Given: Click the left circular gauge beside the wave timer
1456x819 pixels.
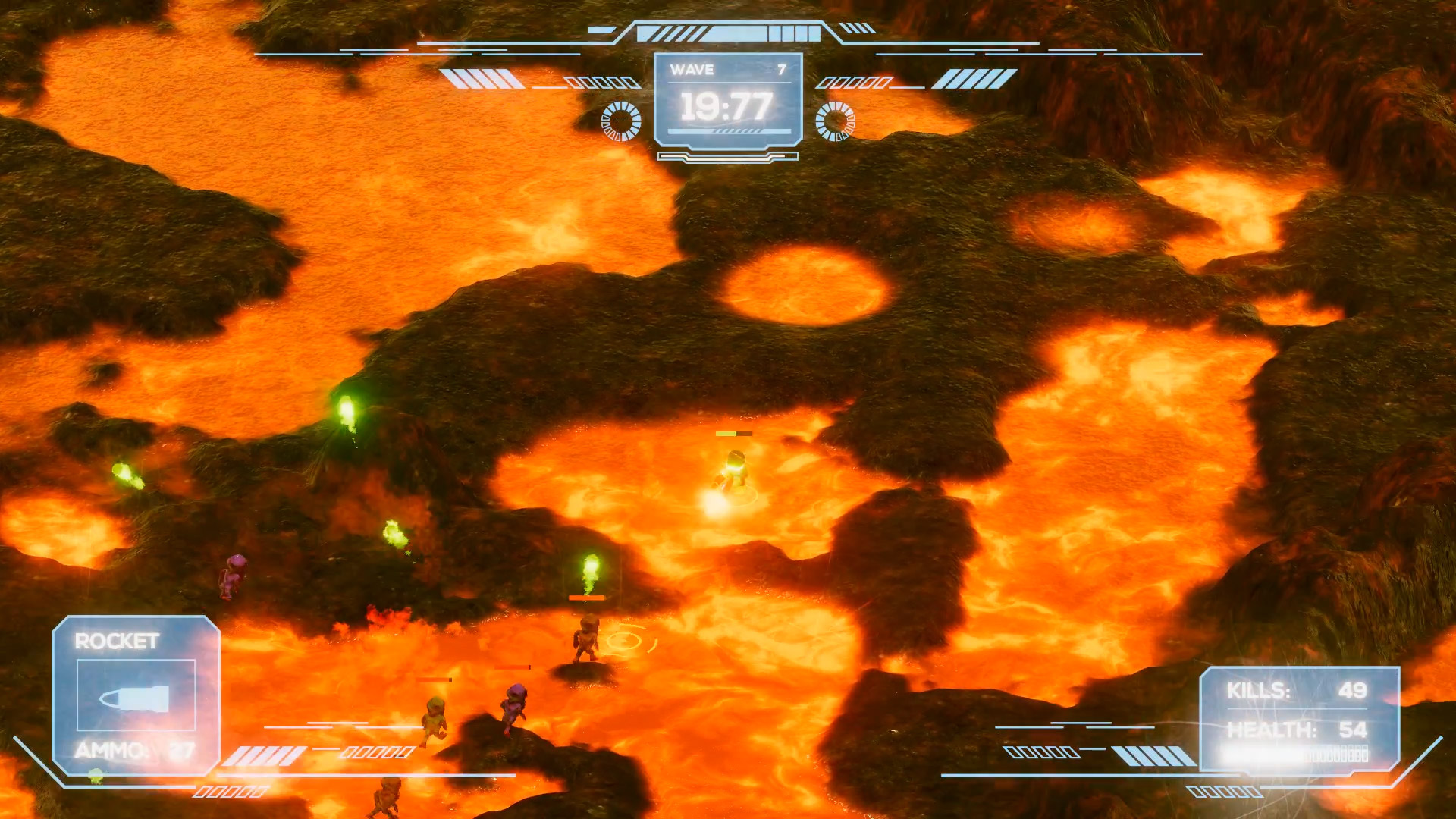Looking at the screenshot, I should (x=620, y=120).
